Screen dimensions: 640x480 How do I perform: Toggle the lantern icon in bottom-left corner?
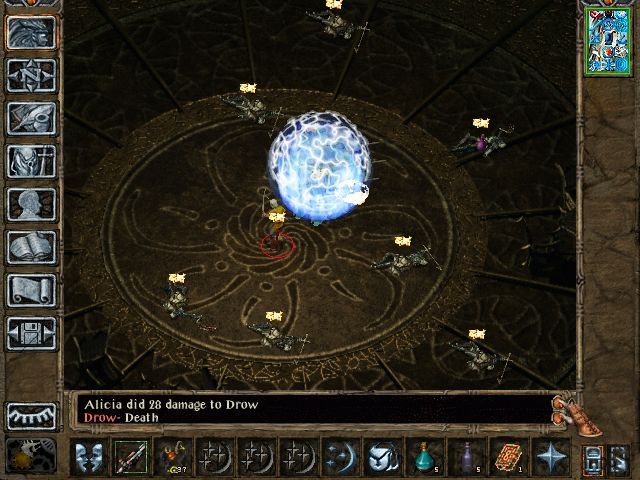(24, 456)
